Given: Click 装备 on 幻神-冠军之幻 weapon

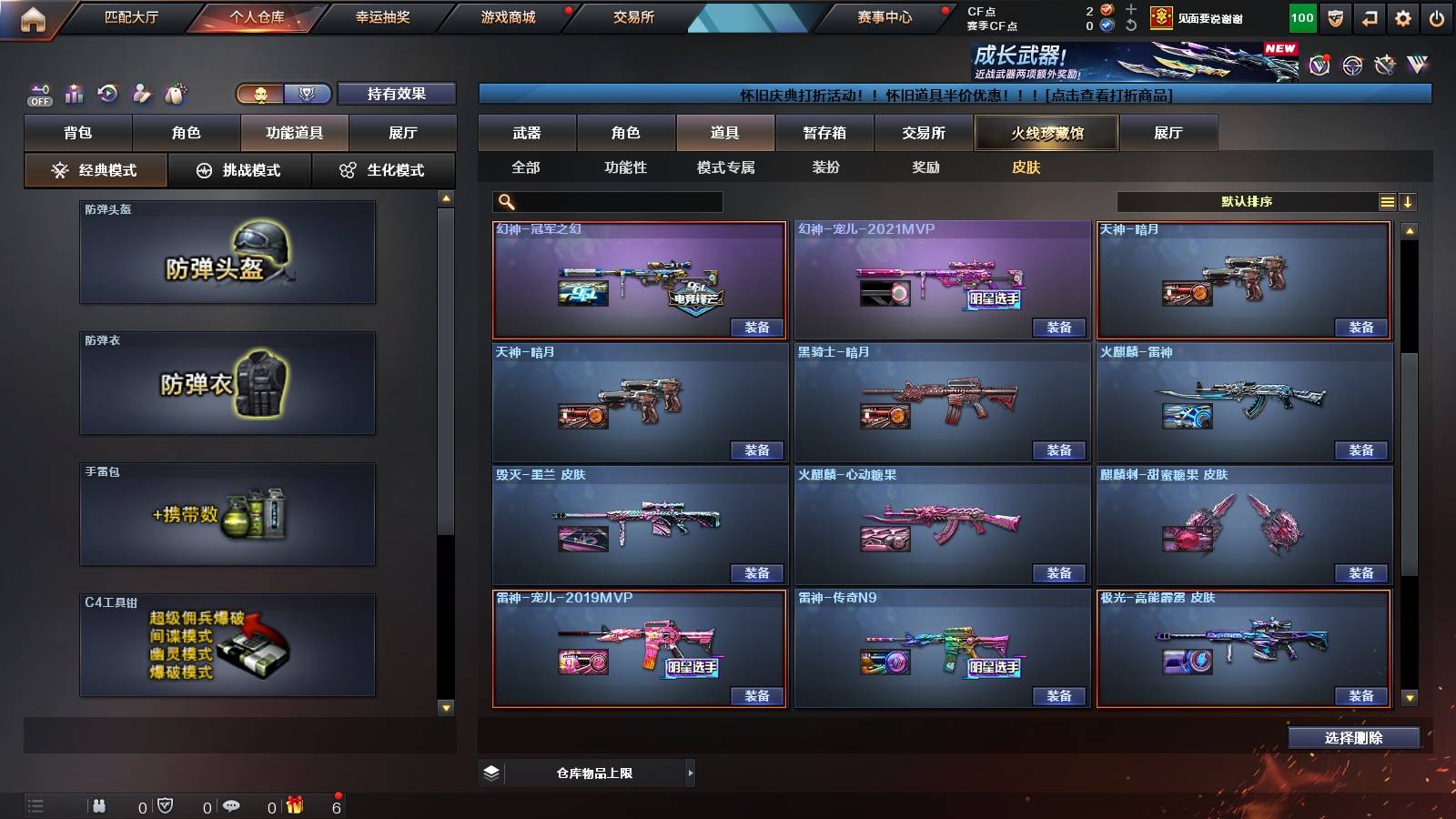Looking at the screenshot, I should [x=755, y=327].
